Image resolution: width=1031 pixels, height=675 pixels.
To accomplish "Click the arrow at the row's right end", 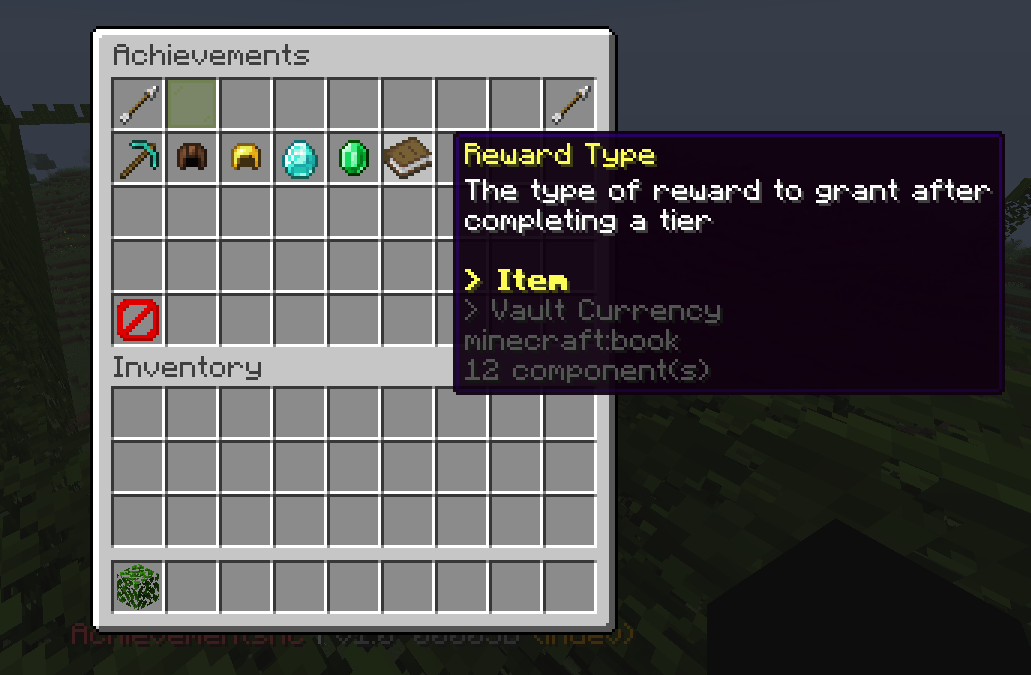I will pos(570,104).
